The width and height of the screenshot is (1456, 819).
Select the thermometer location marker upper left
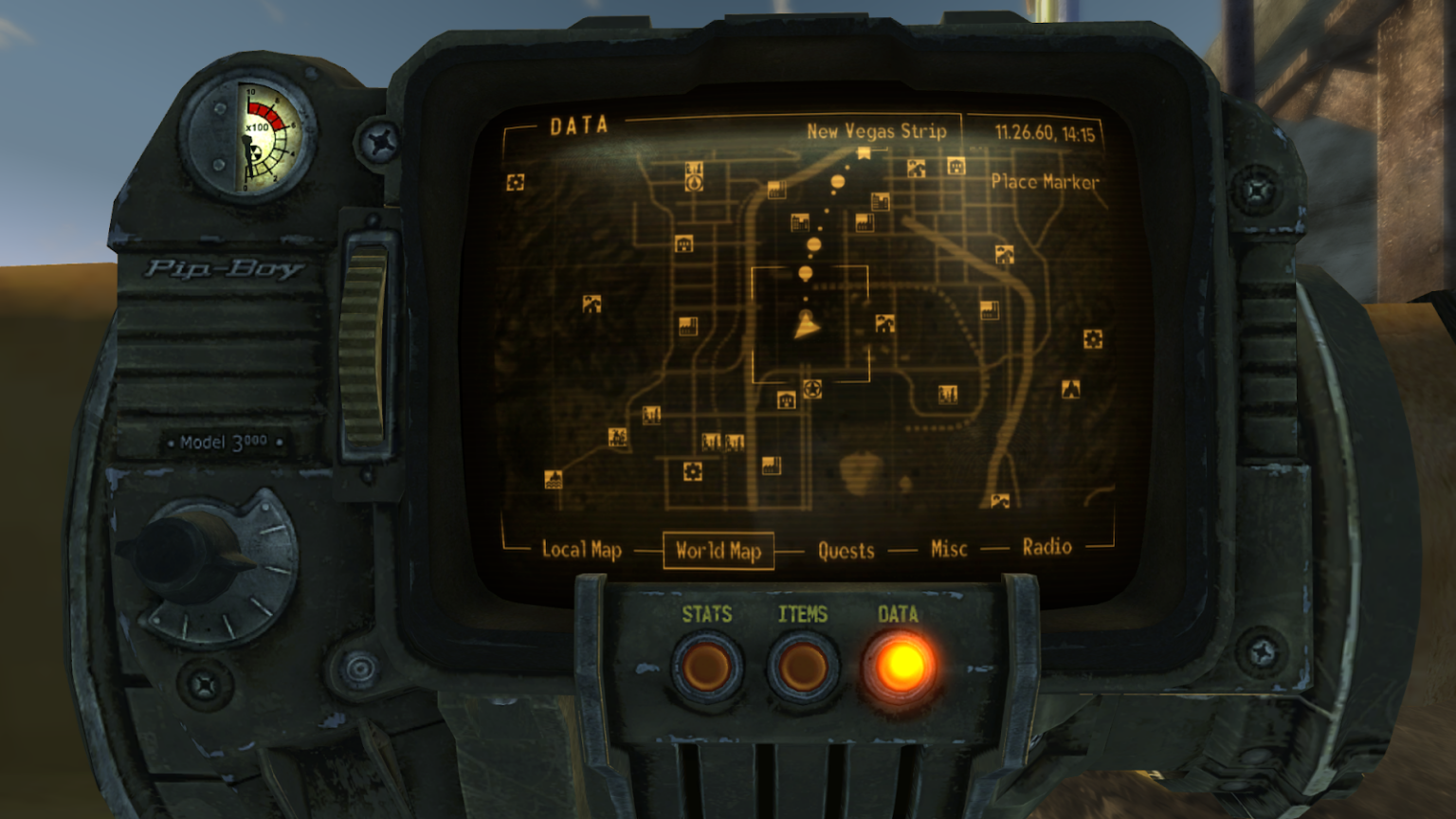695,180
